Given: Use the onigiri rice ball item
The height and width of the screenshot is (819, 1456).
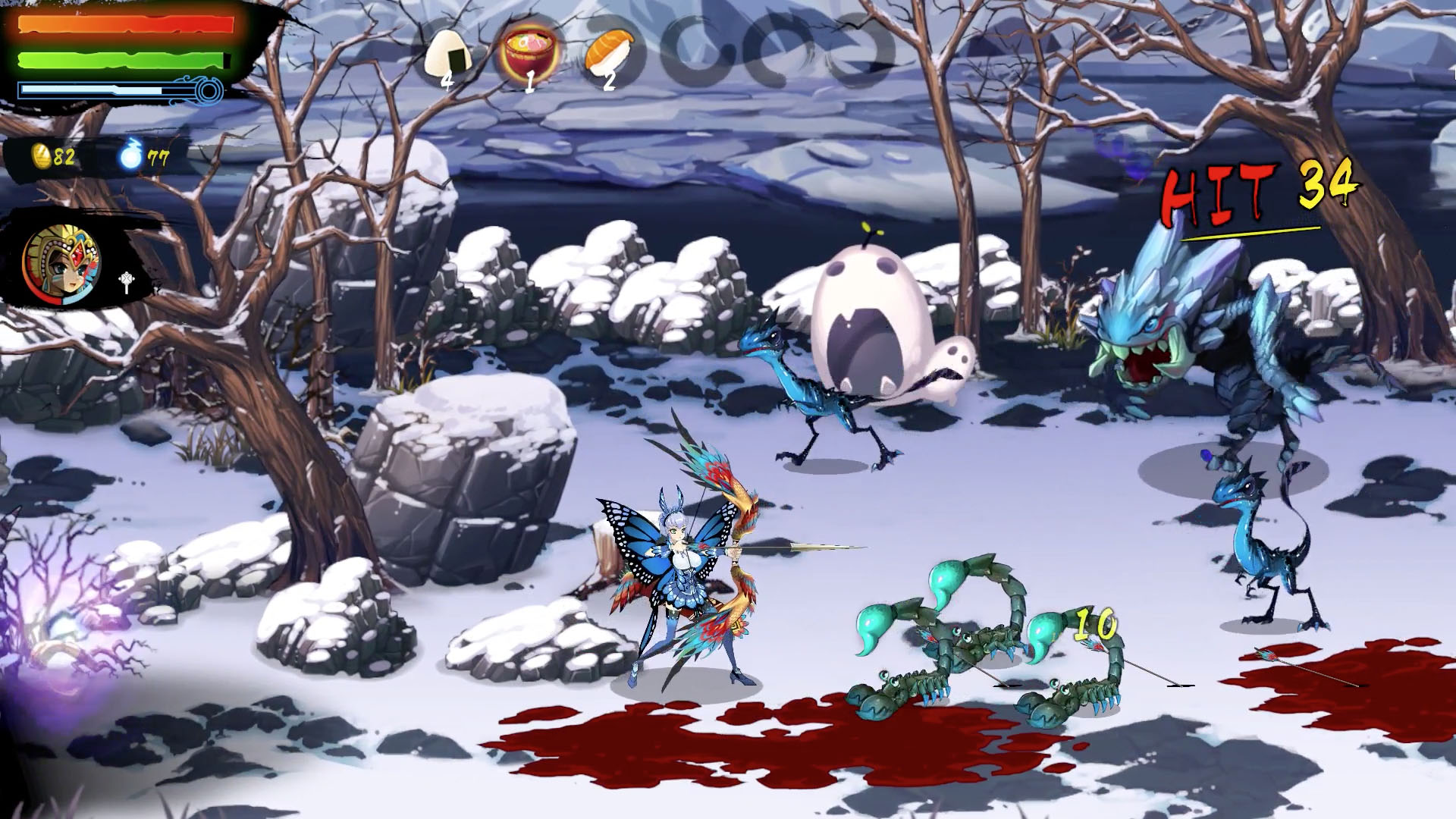Looking at the screenshot, I should [449, 53].
